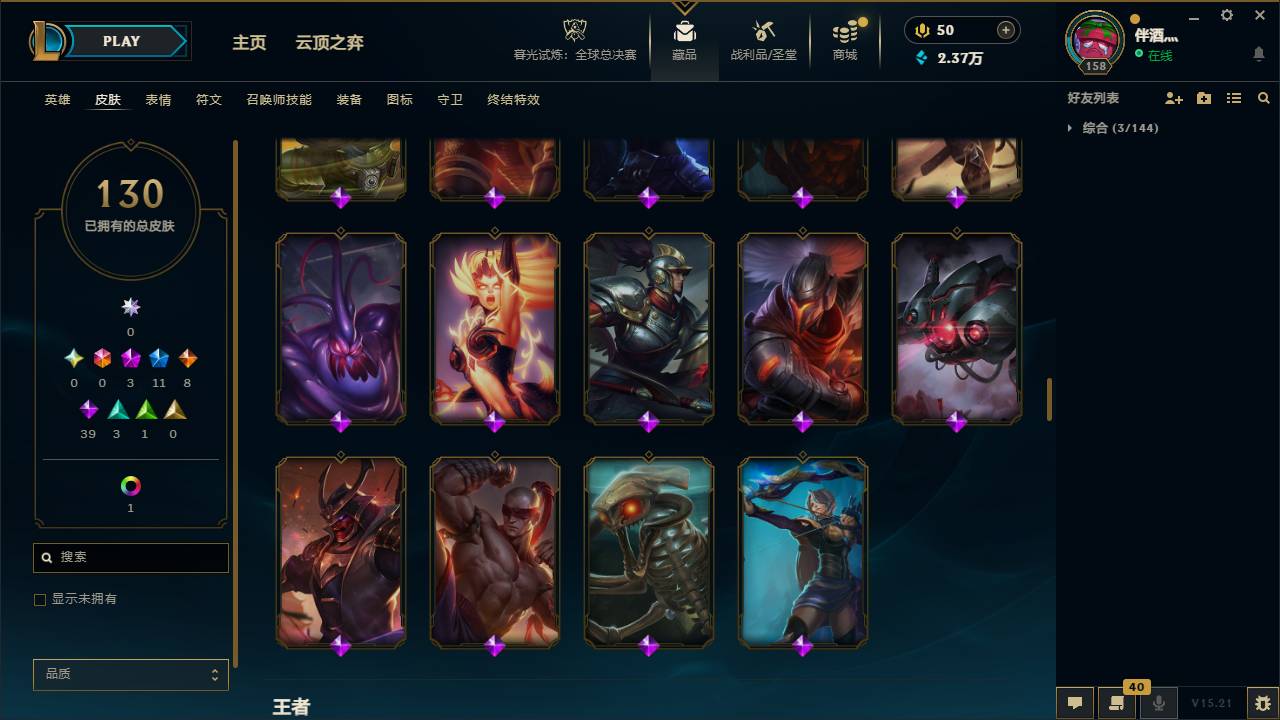Toggle notifications with the bell icon
Viewport: 1280px width, 720px height.
click(1258, 53)
